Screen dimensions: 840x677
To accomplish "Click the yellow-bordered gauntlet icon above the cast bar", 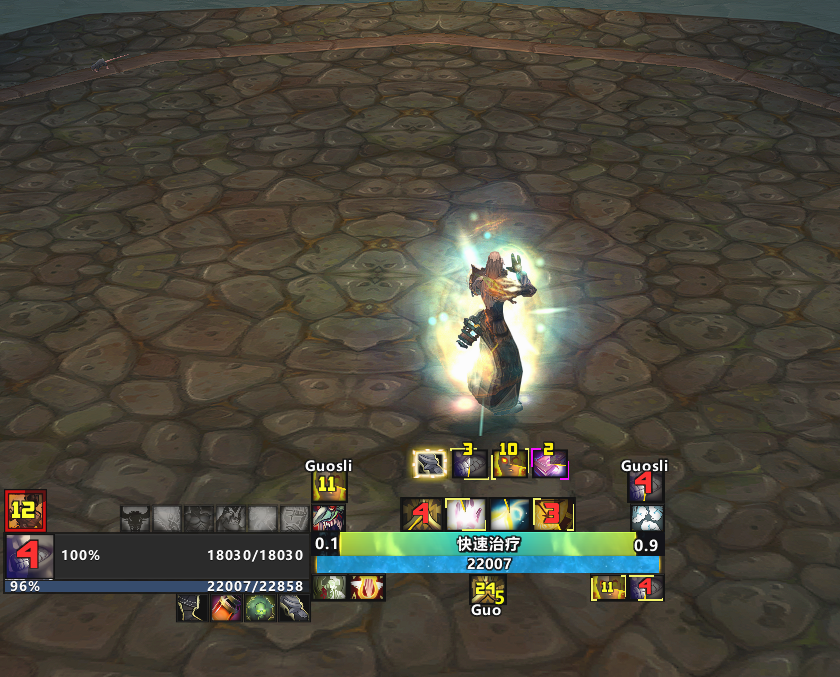I will pos(429,464).
